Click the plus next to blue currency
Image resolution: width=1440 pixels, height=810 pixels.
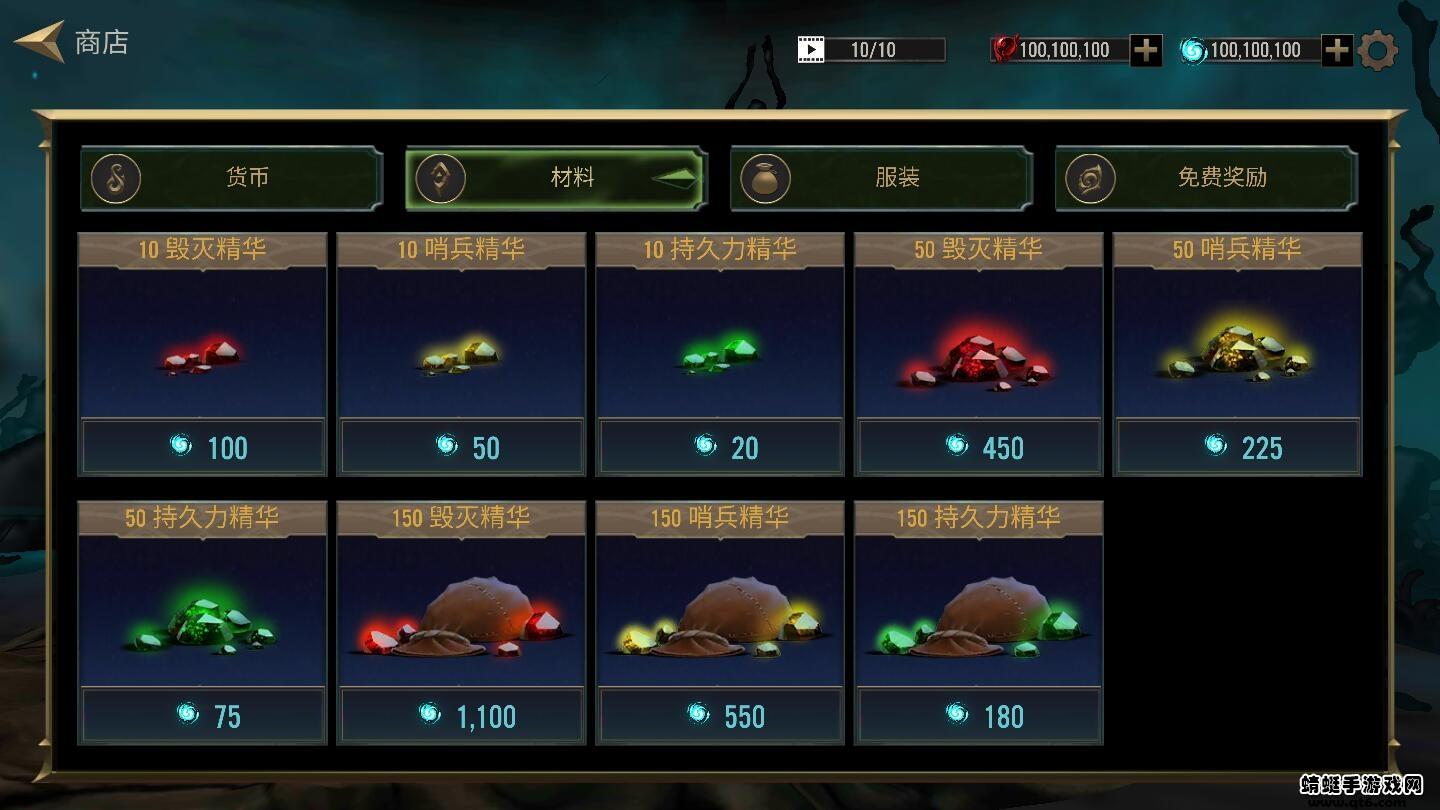1336,49
